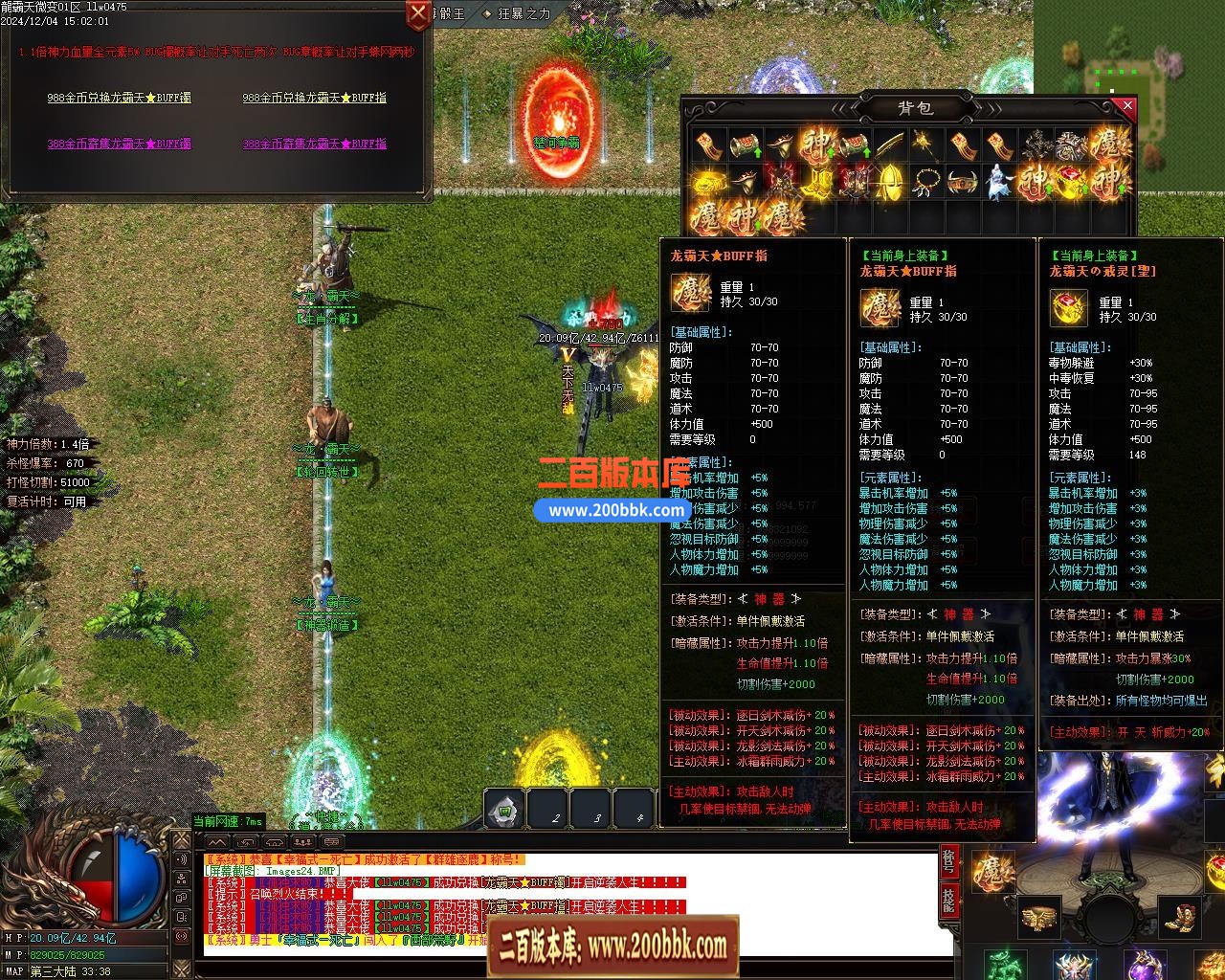Expand the chat history with the up-arrow icon
The width and height of the screenshot is (1225, 980).
click(217, 841)
